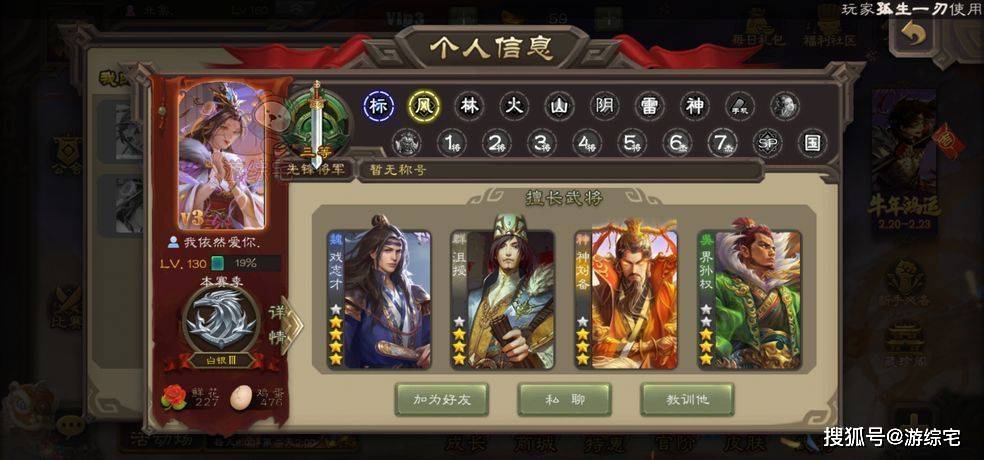Choose the 国 (kingdom) pack icon

[x=812, y=143]
